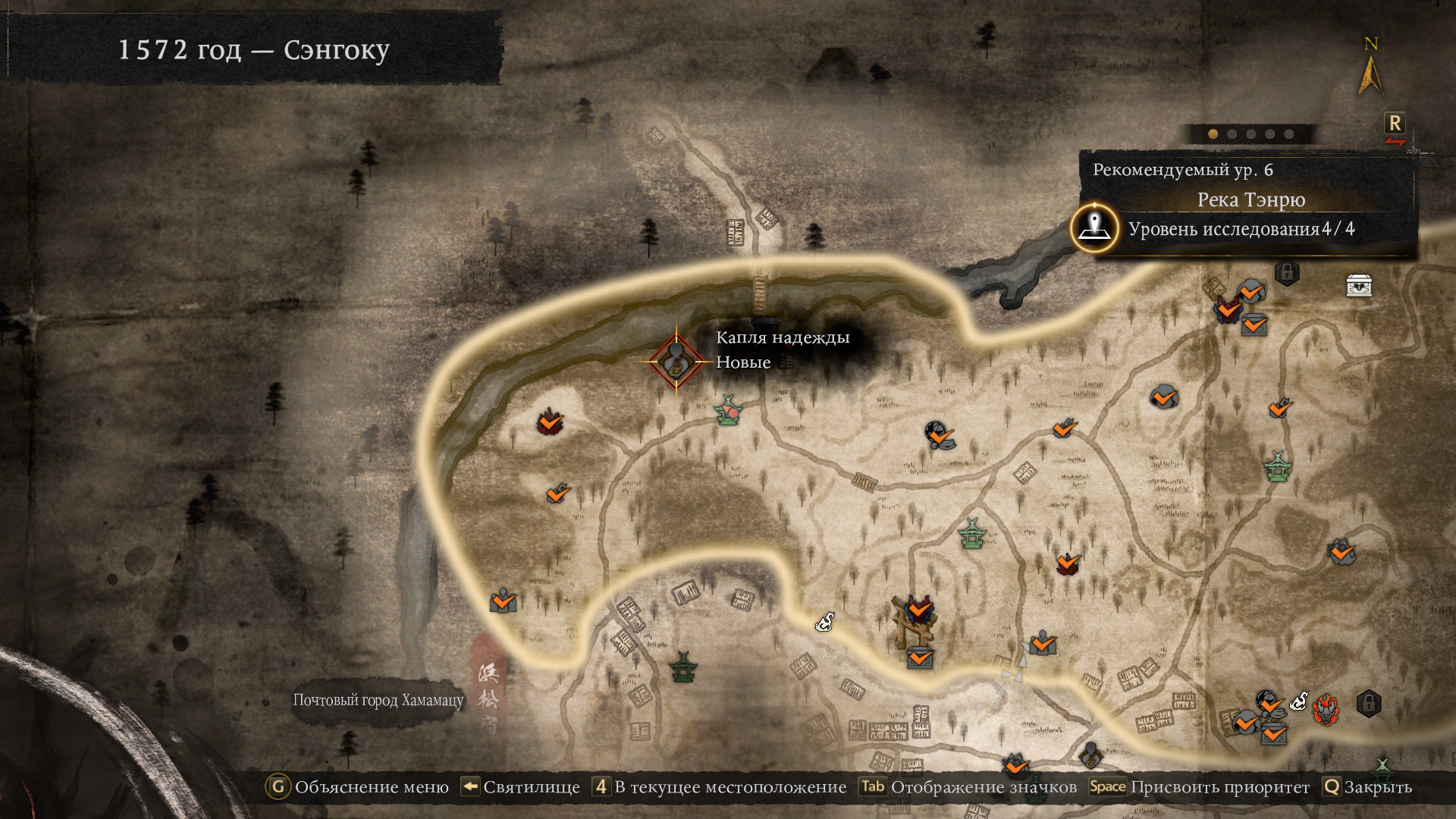Click the Почтовый город Хамамацу region label
The width and height of the screenshot is (1456, 819).
pyautogui.click(x=378, y=700)
